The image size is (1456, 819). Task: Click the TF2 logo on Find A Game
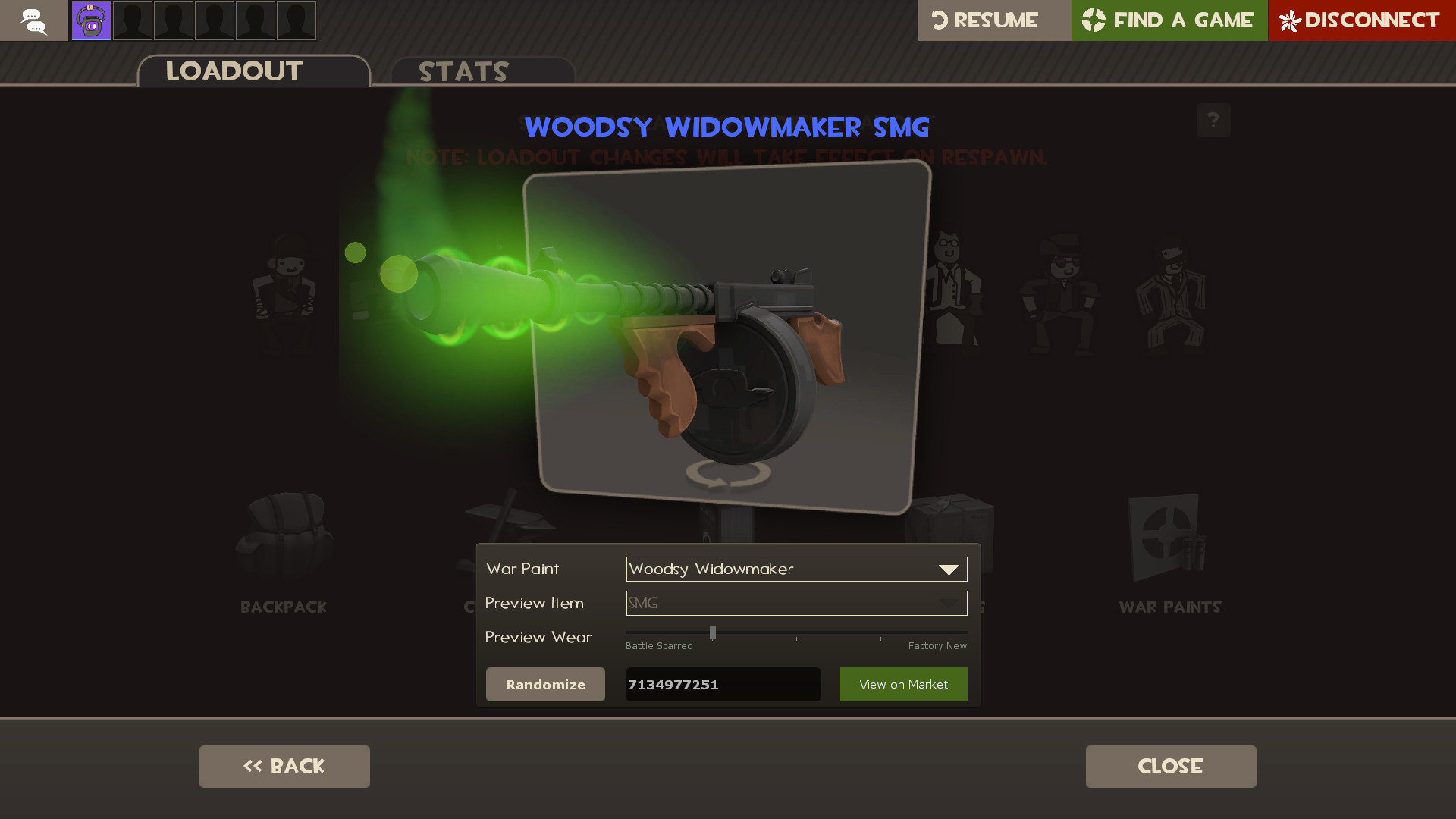pos(1092,20)
